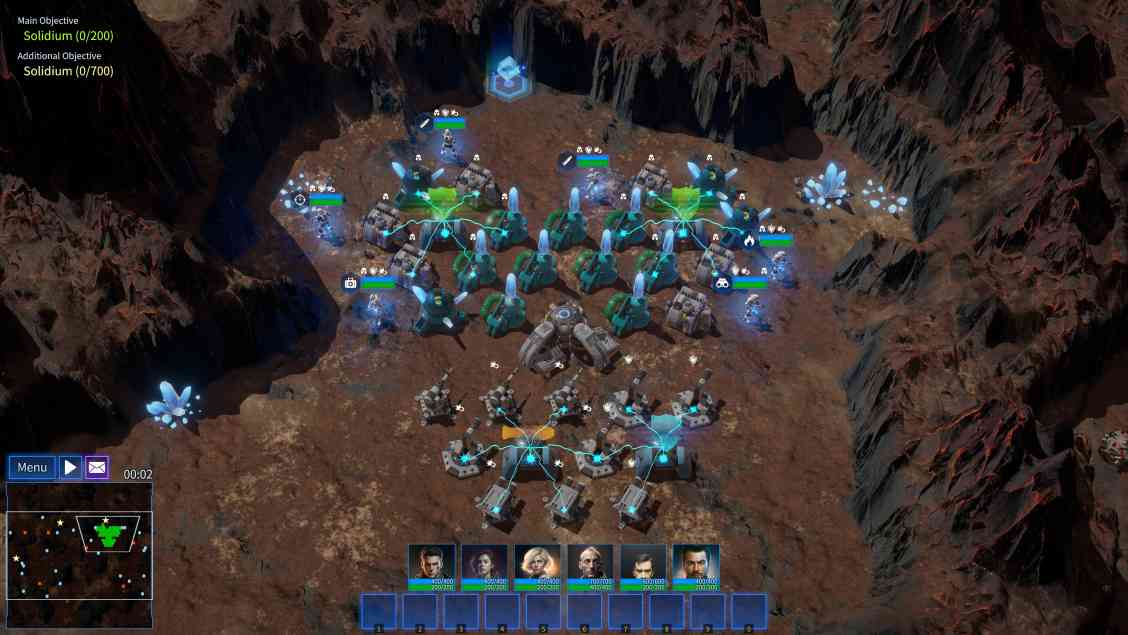Image resolution: width=1128 pixels, height=635 pixels.
Task: Pick the bearded man hero portrait
Action: tap(696, 562)
